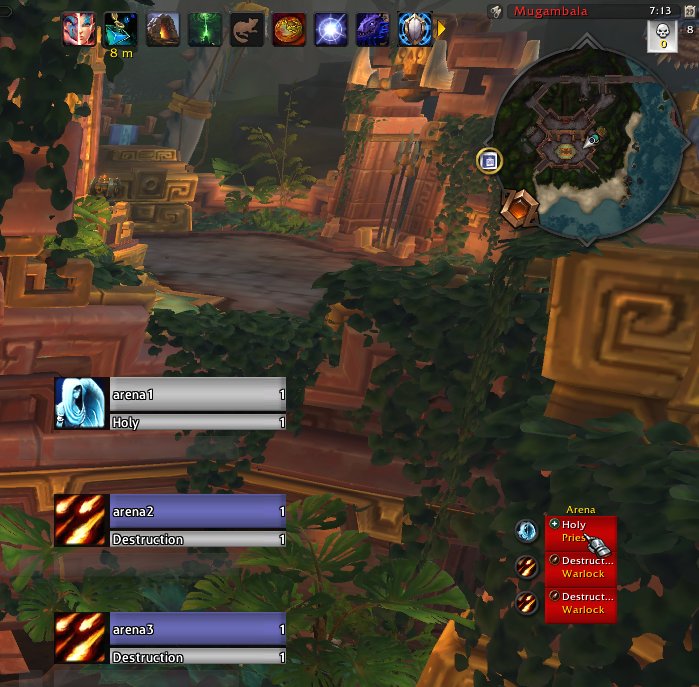
Task: Click the blue gold-ringed icon on minimap edge
Action: pos(489,160)
